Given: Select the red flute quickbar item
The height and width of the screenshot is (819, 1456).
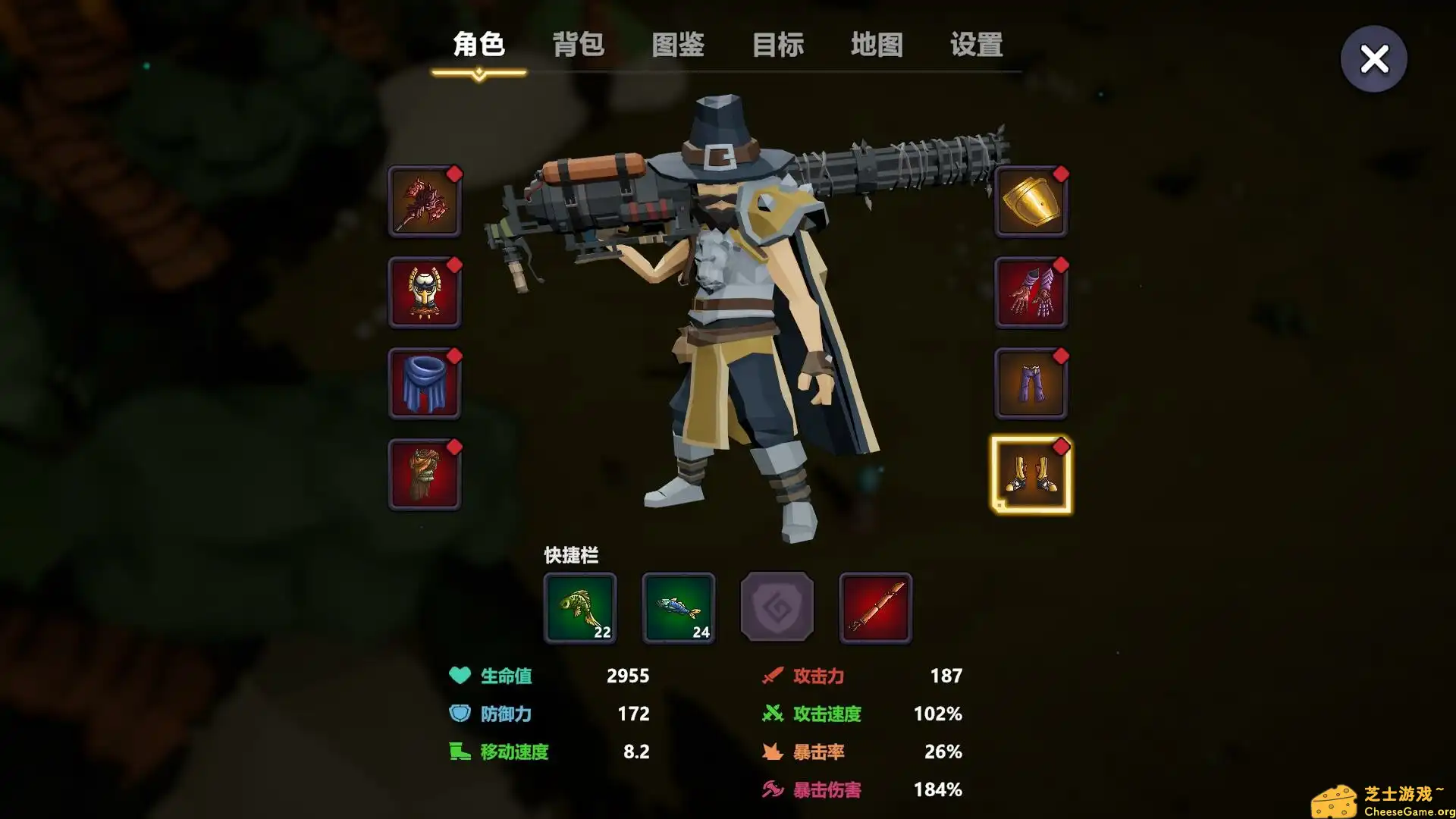Looking at the screenshot, I should click(x=875, y=608).
